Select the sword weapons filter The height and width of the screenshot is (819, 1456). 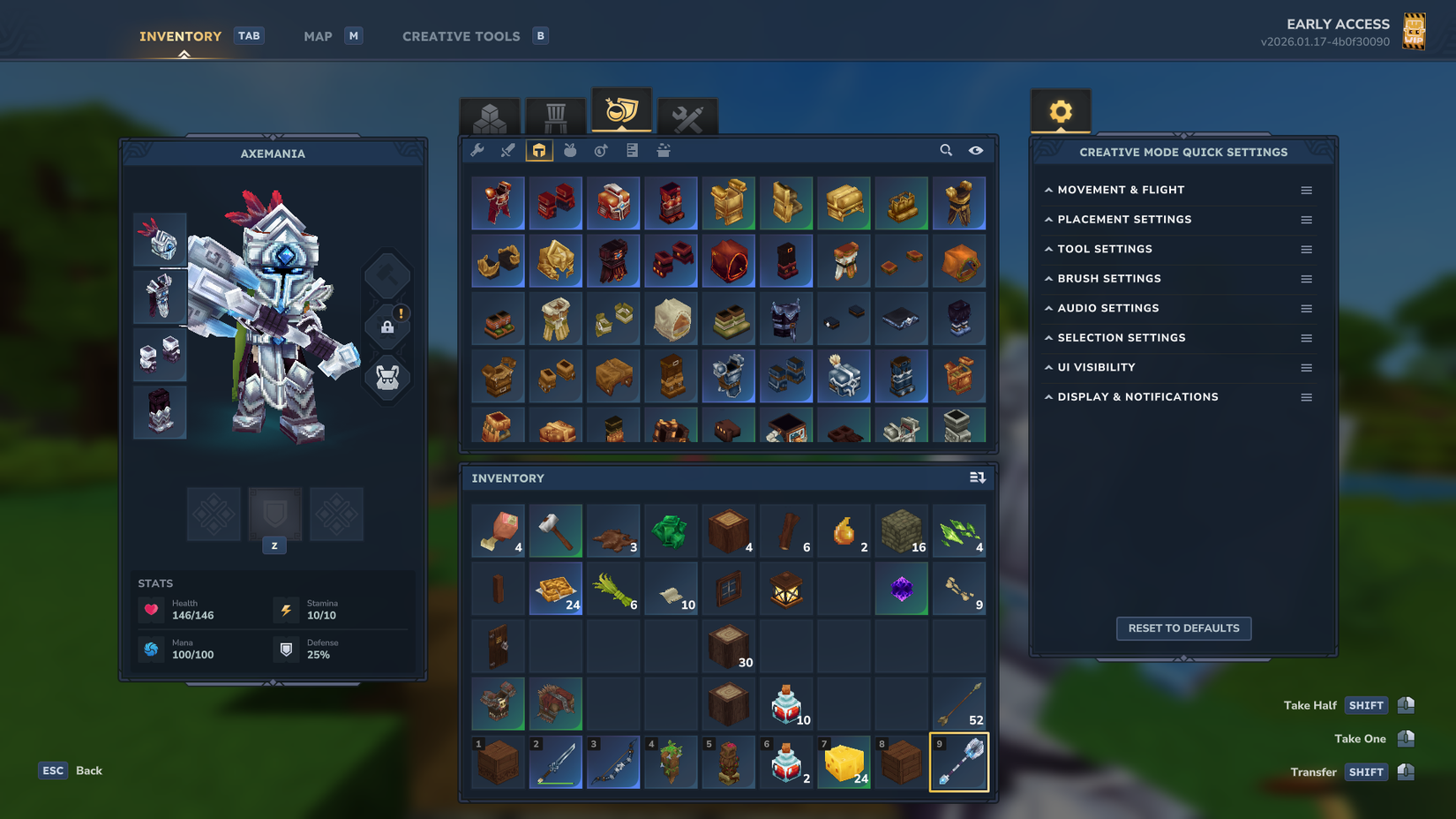[x=507, y=151]
